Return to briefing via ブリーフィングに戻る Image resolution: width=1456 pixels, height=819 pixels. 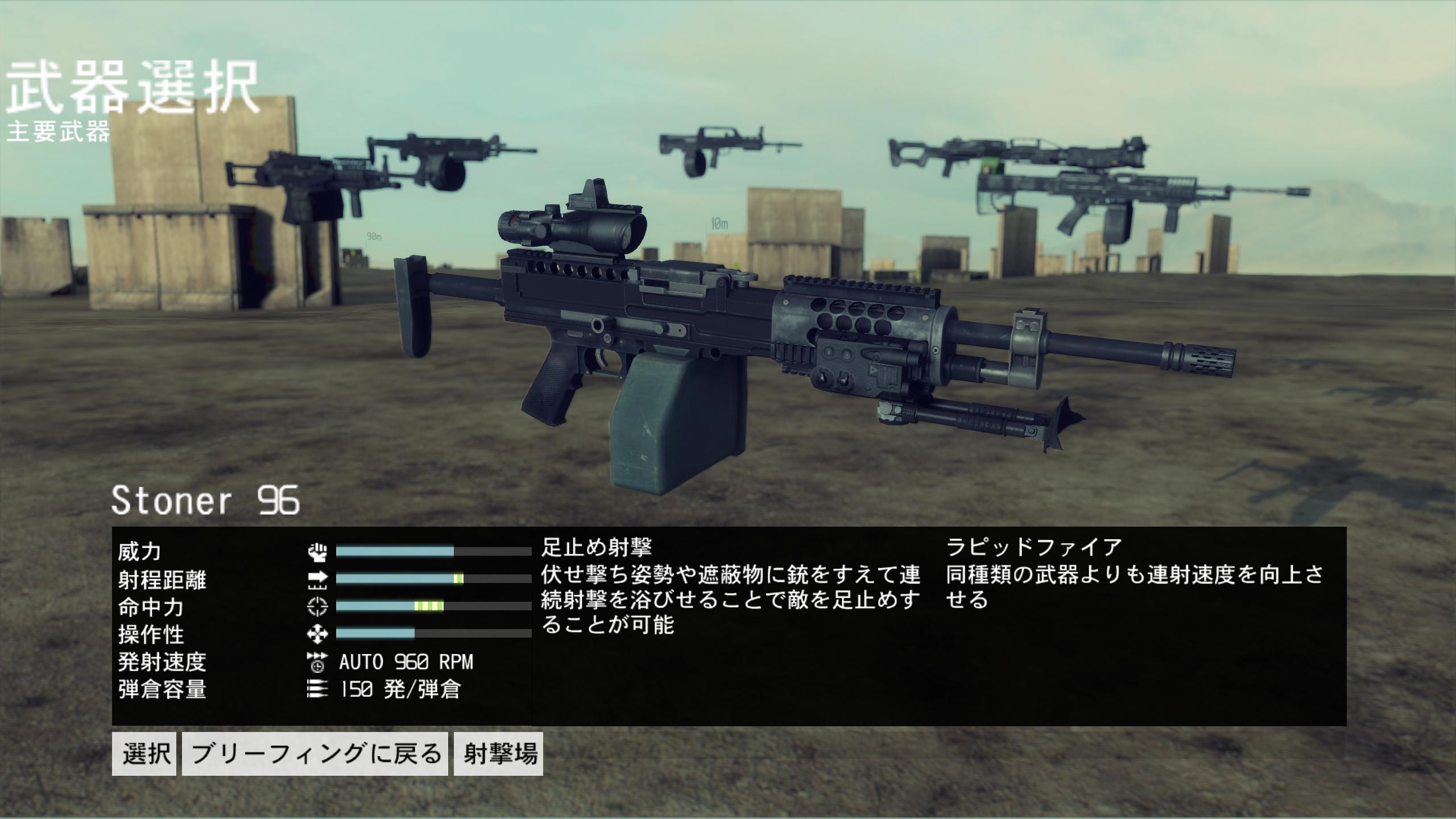click(x=315, y=754)
